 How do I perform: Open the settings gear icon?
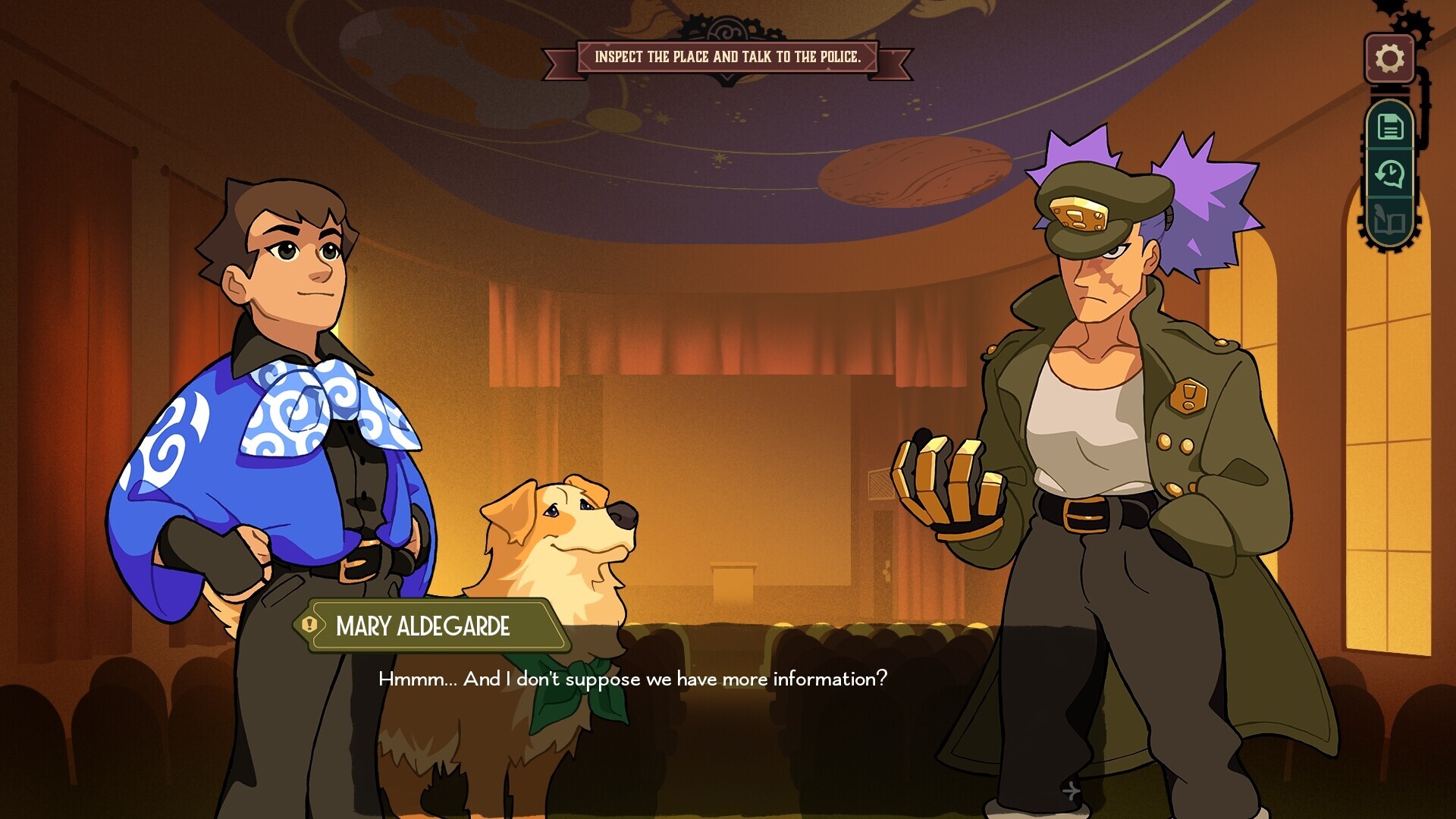pos(1390,56)
